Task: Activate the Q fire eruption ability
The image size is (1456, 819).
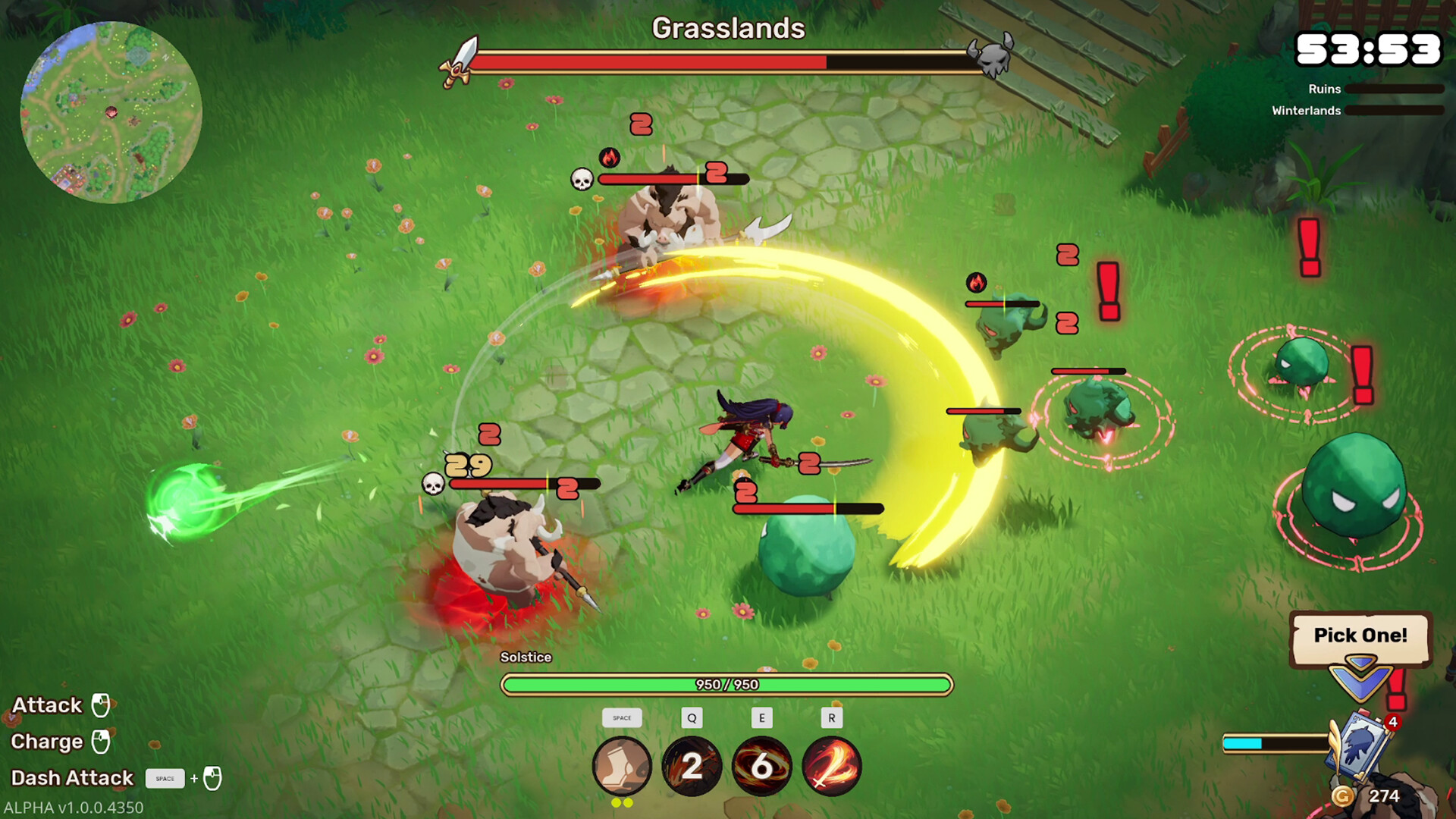Action: coord(692,767)
